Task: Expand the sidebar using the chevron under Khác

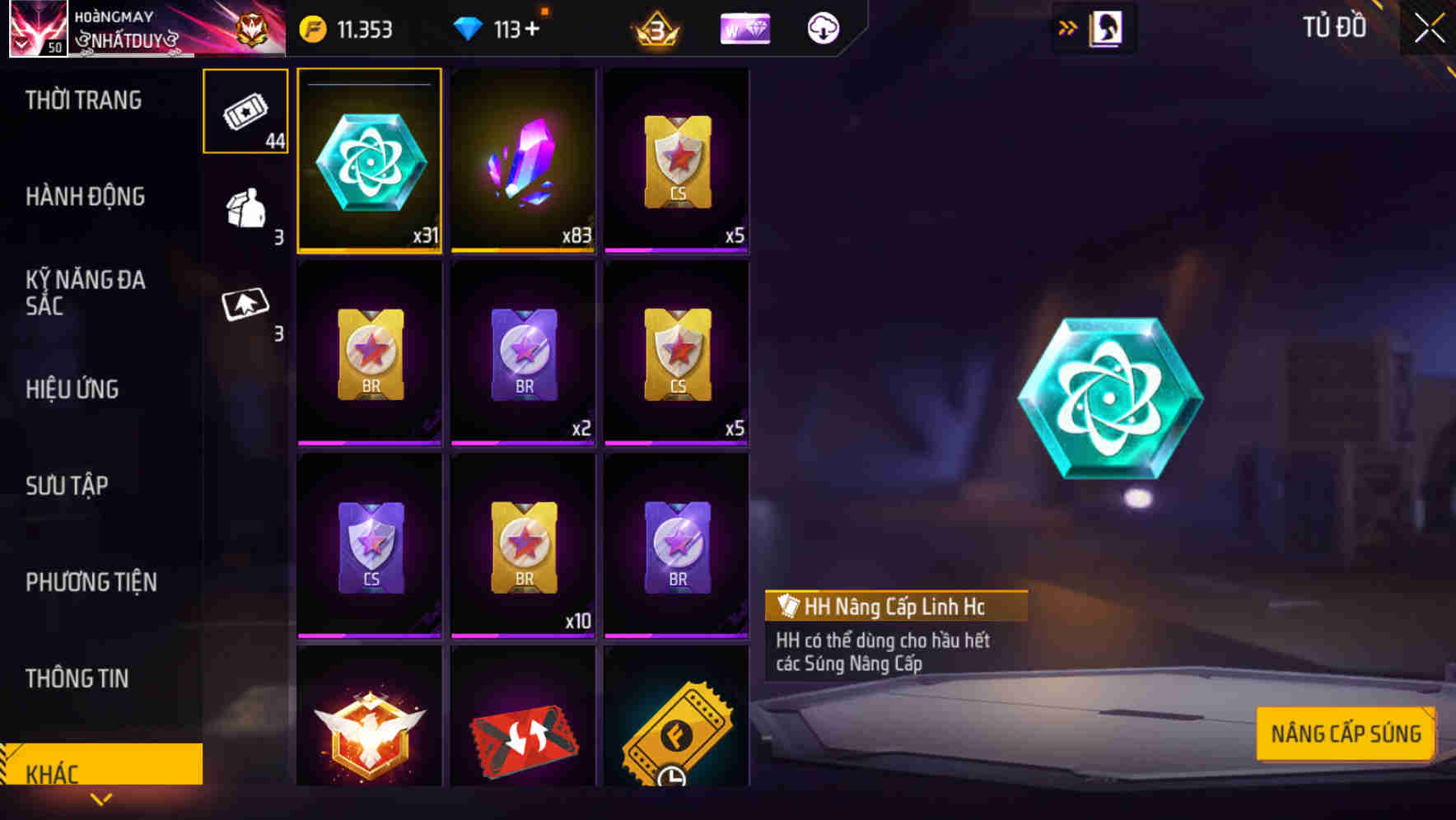Action: click(100, 799)
